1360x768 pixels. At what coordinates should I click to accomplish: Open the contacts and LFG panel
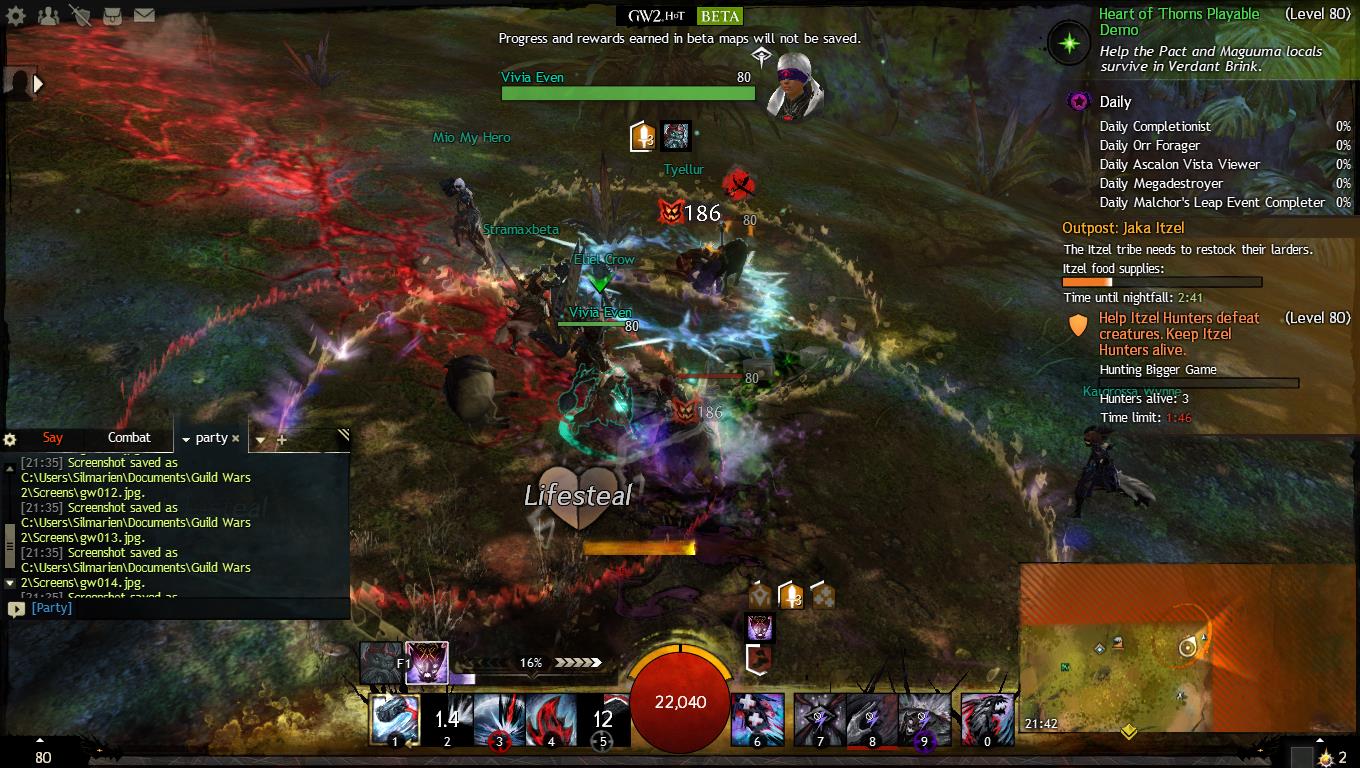(x=48, y=15)
